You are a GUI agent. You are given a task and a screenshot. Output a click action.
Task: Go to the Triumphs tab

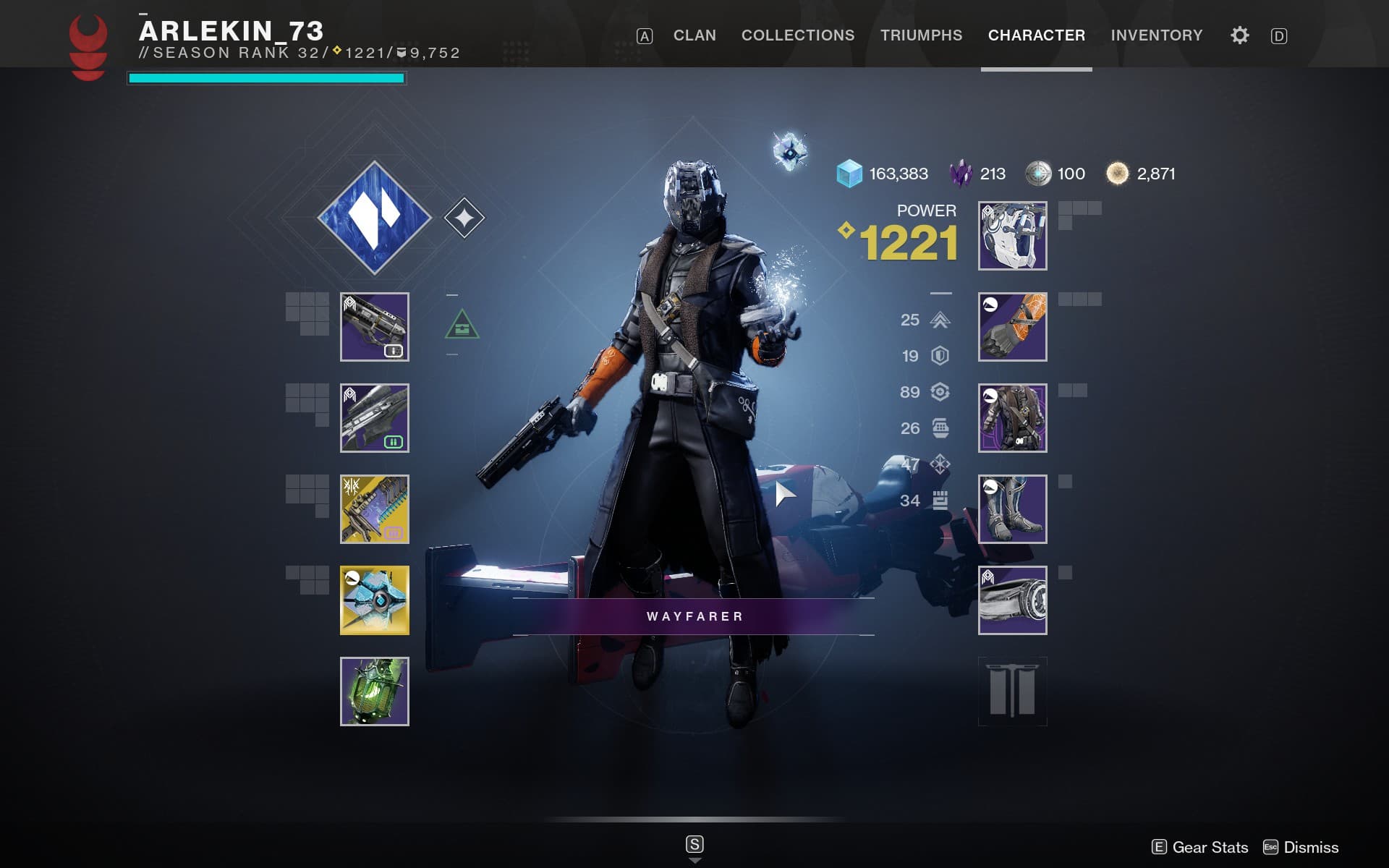point(921,35)
